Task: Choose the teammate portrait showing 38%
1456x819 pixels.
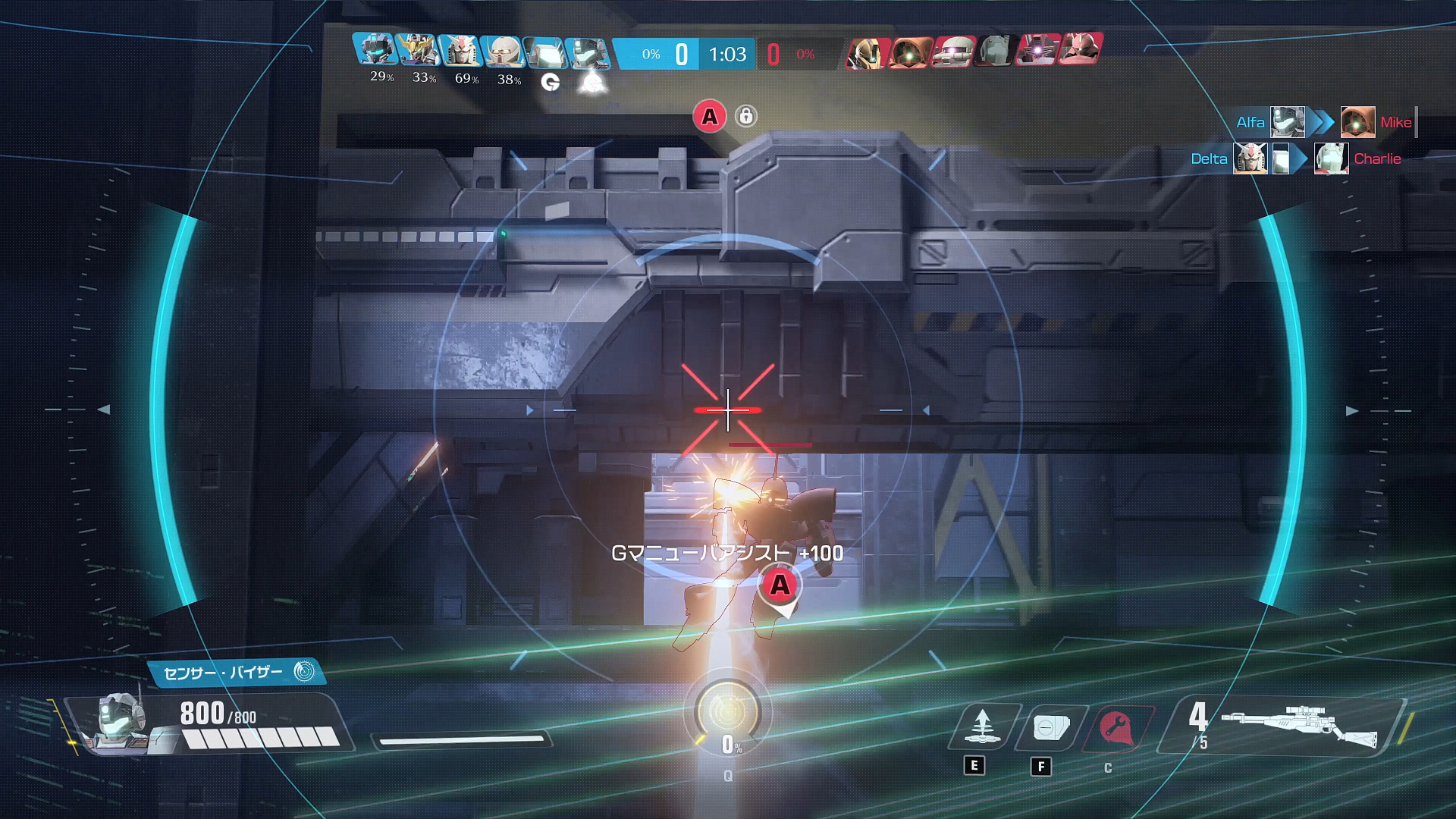Action: click(503, 50)
